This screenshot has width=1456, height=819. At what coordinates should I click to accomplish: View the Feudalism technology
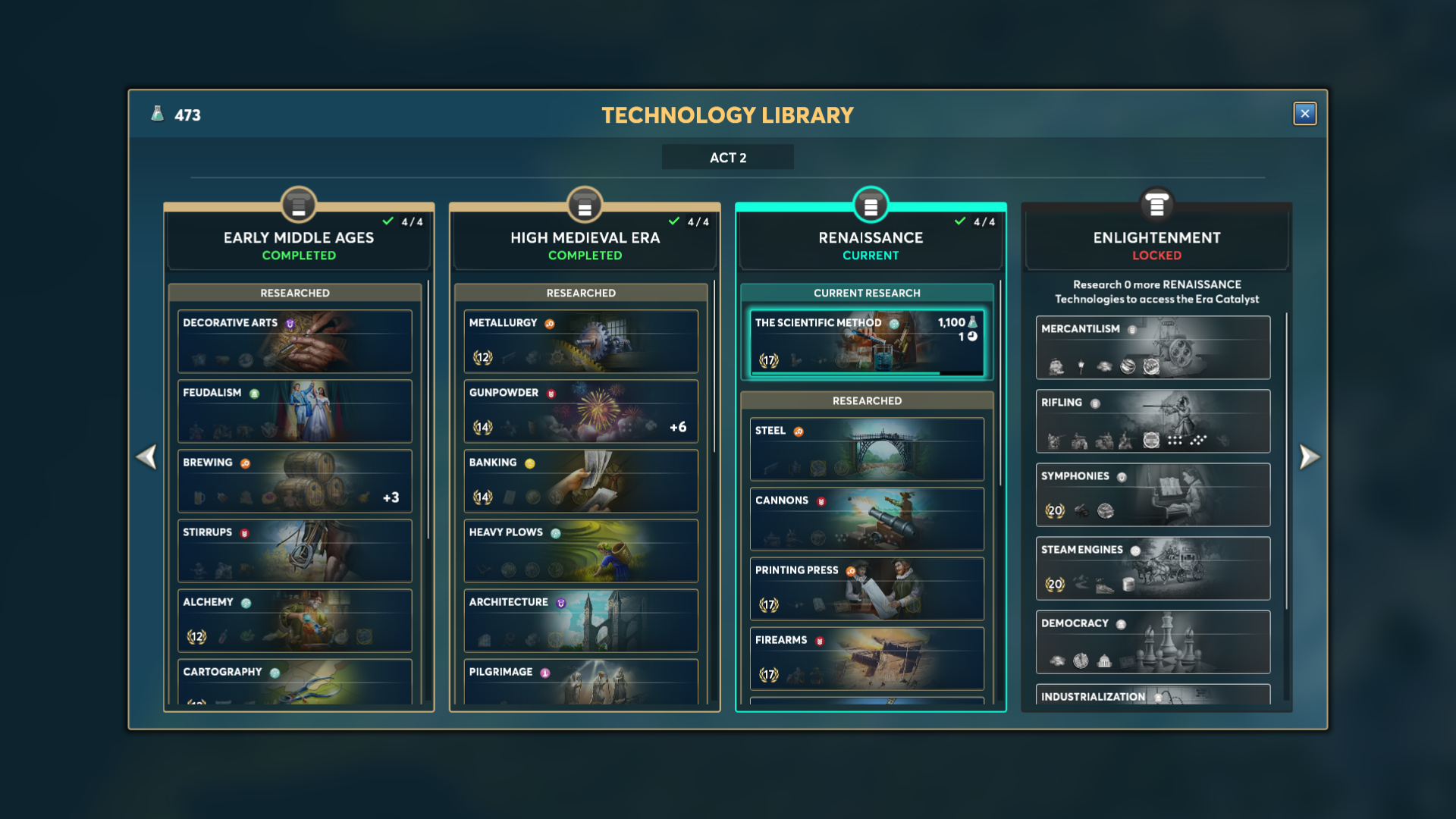coord(295,411)
